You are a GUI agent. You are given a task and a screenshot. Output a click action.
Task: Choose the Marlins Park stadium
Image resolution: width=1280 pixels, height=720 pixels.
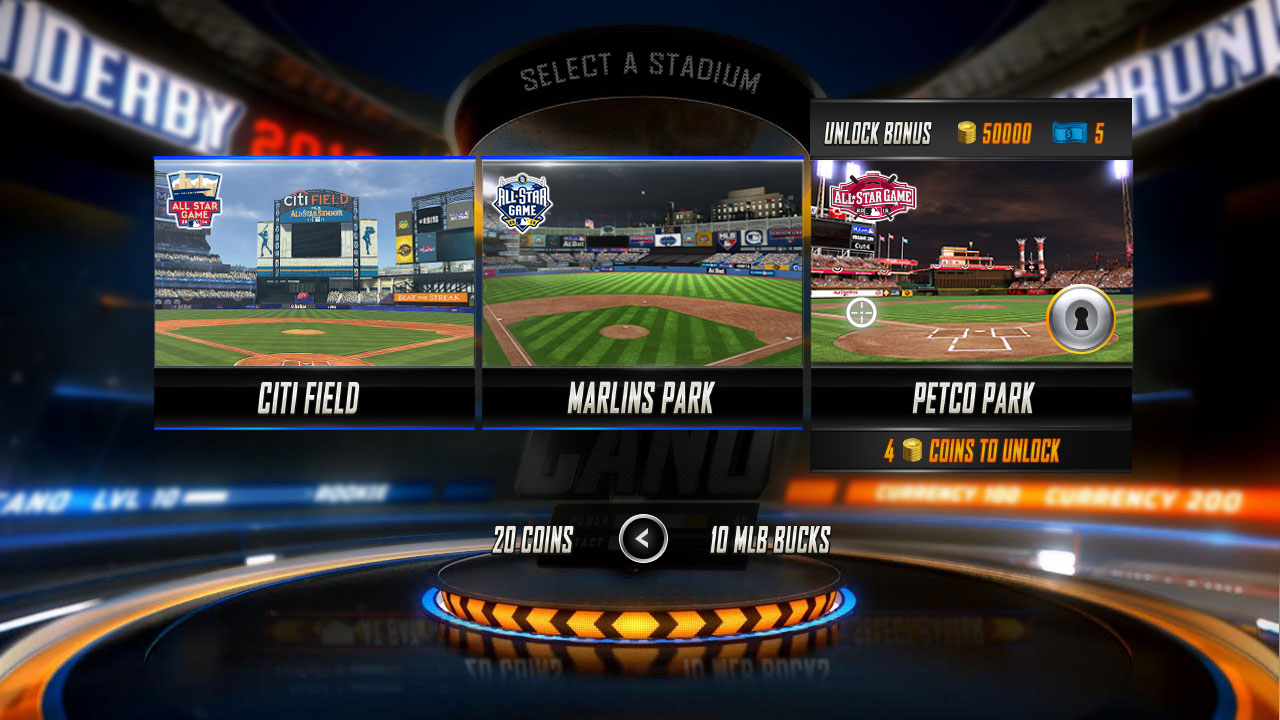pyautogui.click(x=642, y=290)
